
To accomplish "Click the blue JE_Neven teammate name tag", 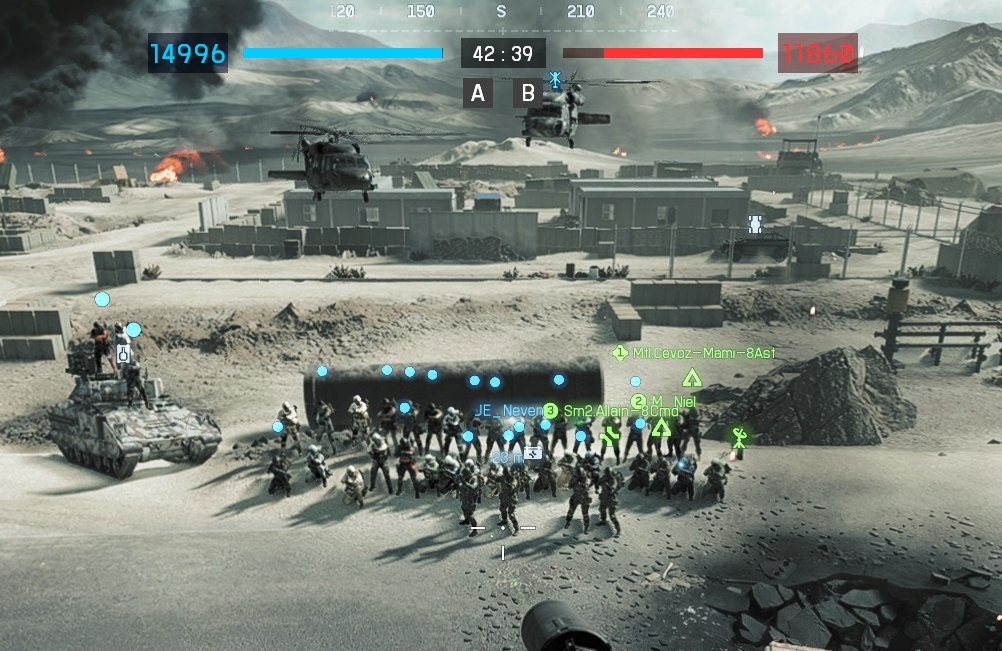I will point(506,411).
